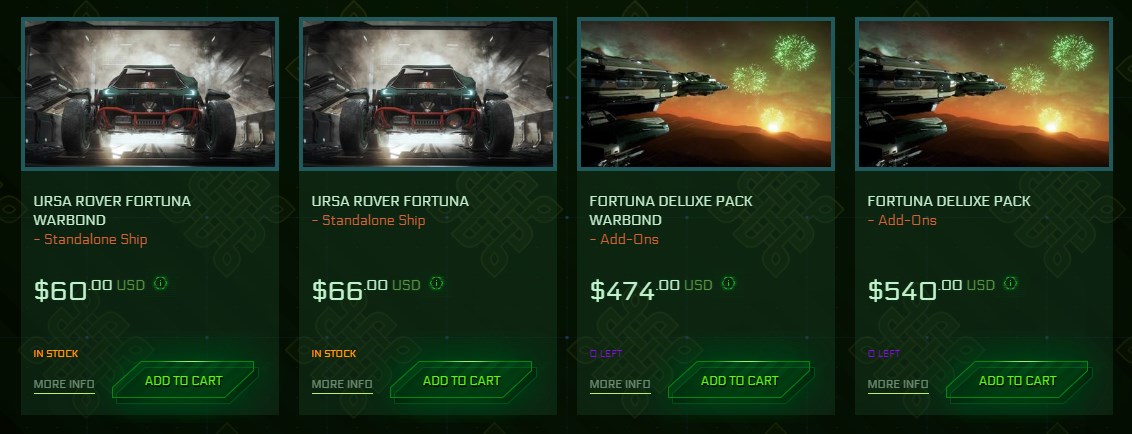Select the Ursa Rover Fortuna Warbond thumbnail image
Screen dimensions: 1132x434
(150, 94)
